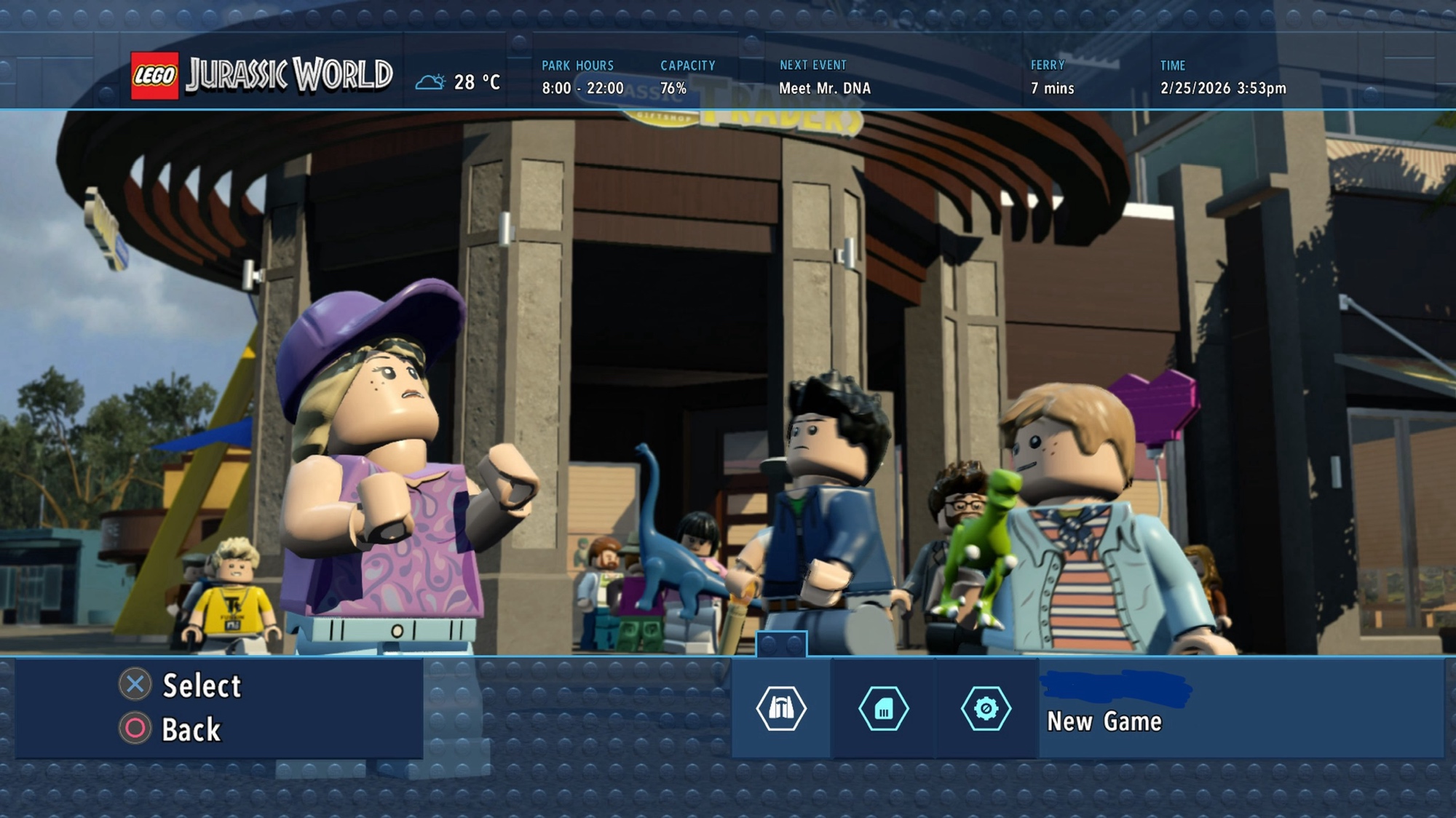The width and height of the screenshot is (1456, 818).
Task: Choose the New Game label
Action: (x=1104, y=721)
